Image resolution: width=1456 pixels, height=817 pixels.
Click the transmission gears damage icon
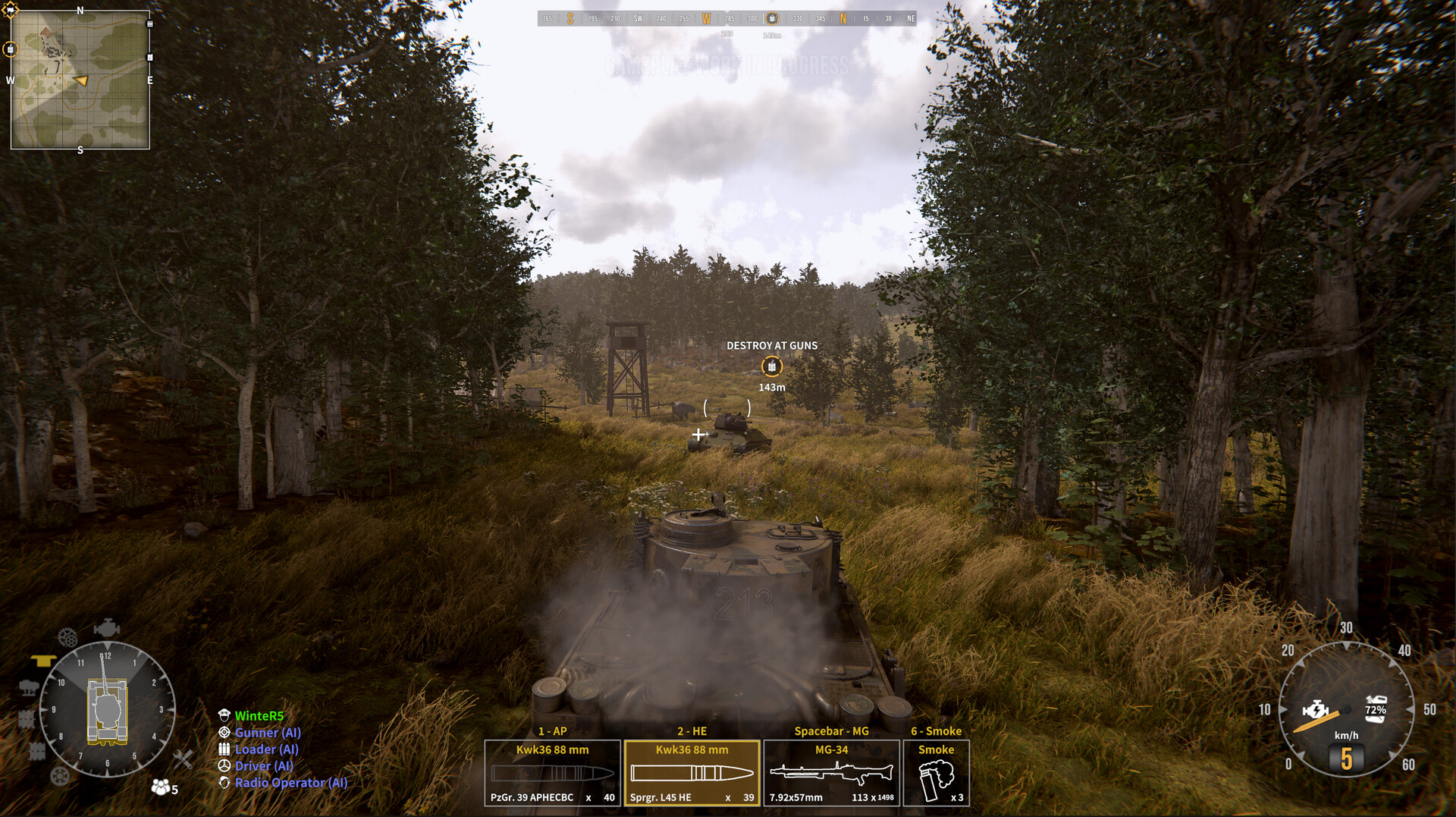click(x=67, y=636)
